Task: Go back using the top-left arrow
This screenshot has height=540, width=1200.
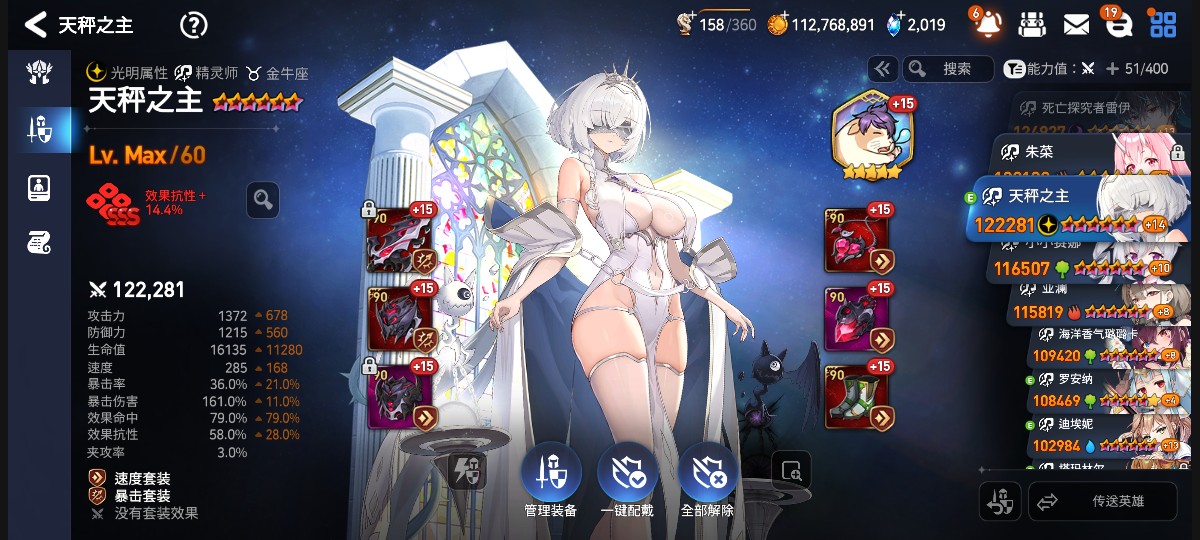Action: point(36,24)
